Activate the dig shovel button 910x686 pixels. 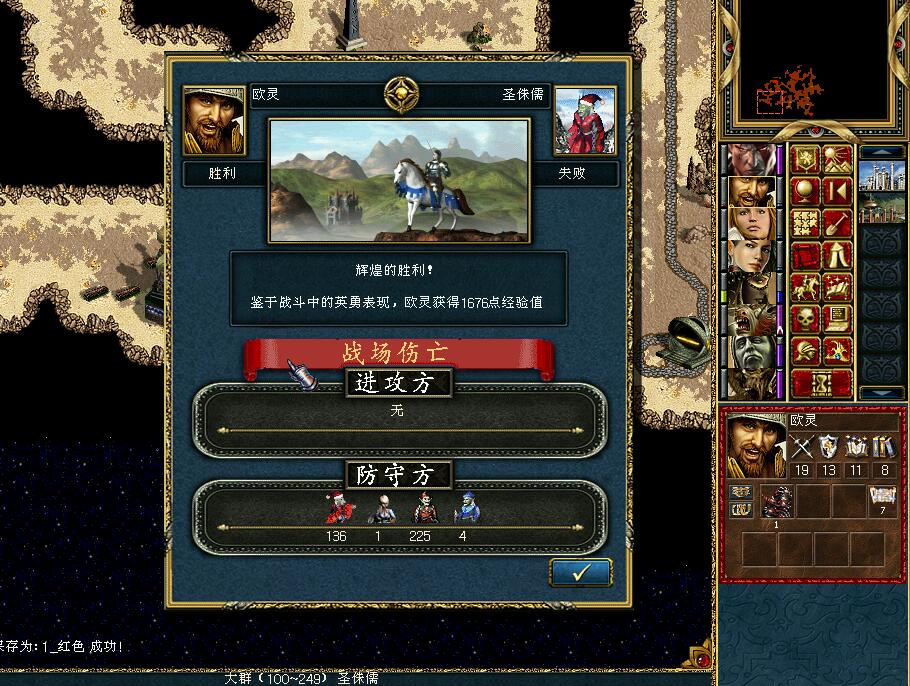pyautogui.click(x=837, y=222)
